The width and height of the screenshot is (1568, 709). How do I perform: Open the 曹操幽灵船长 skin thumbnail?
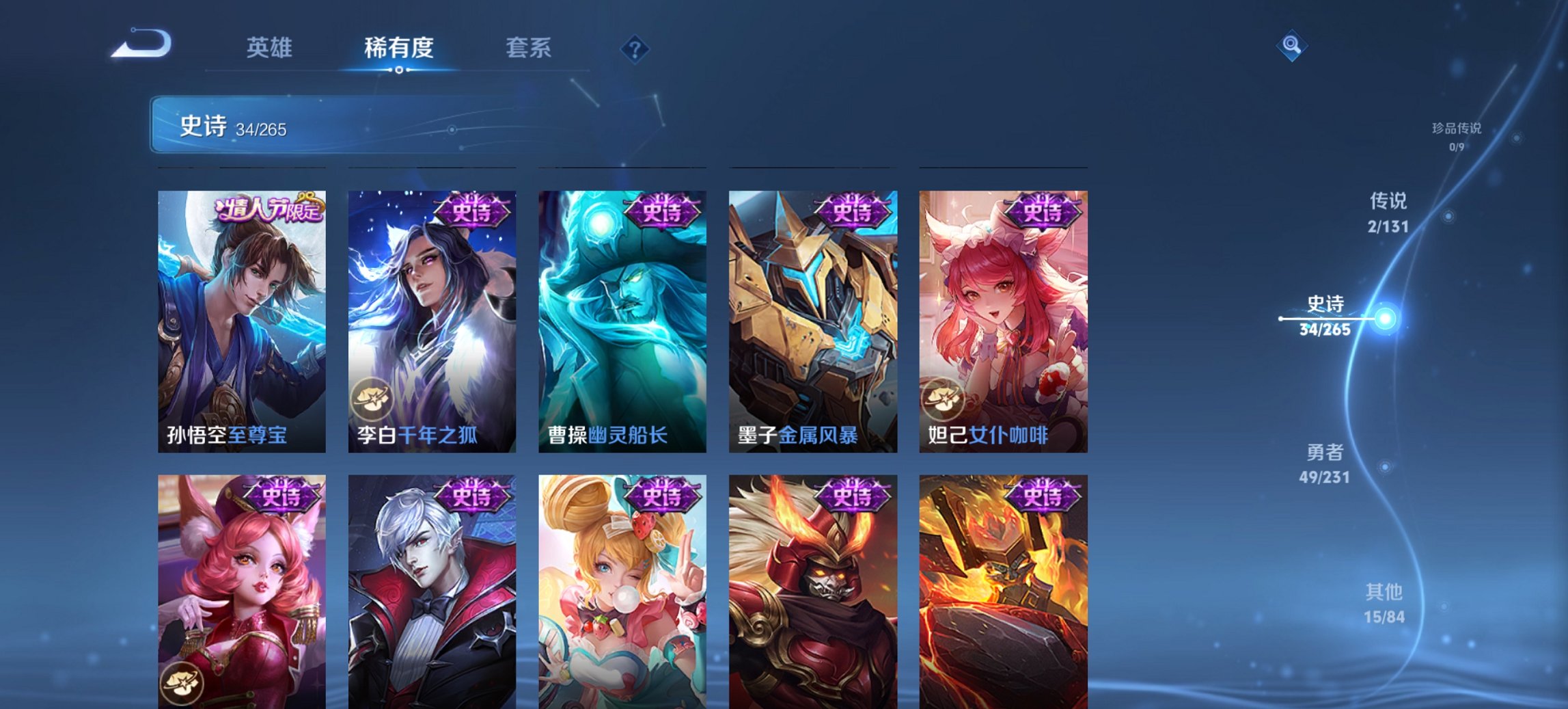621,321
